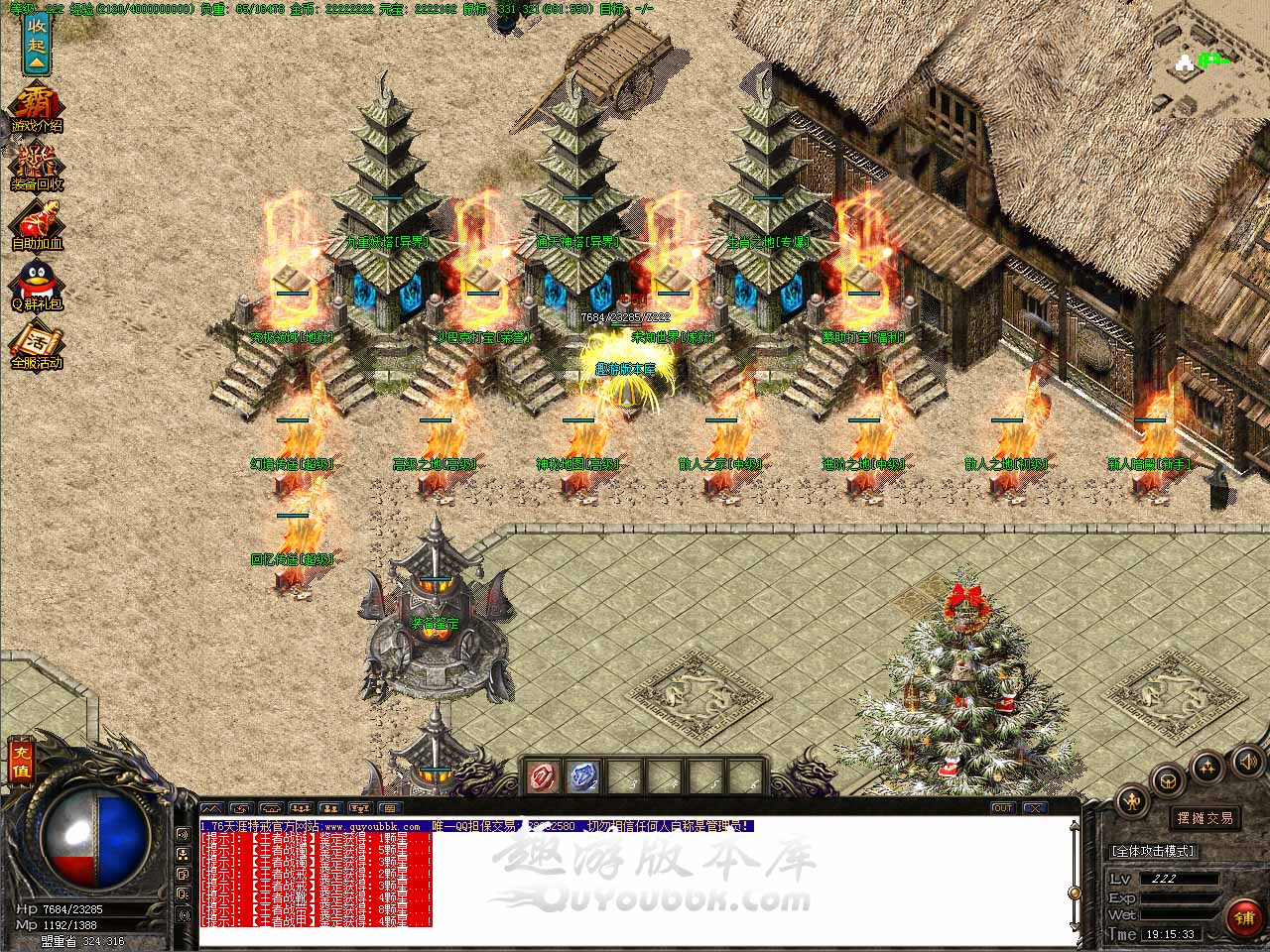This screenshot has height=952, width=1270.
Task: Toggle the 全体攻击模式 attack mode label
Action: click(1153, 851)
